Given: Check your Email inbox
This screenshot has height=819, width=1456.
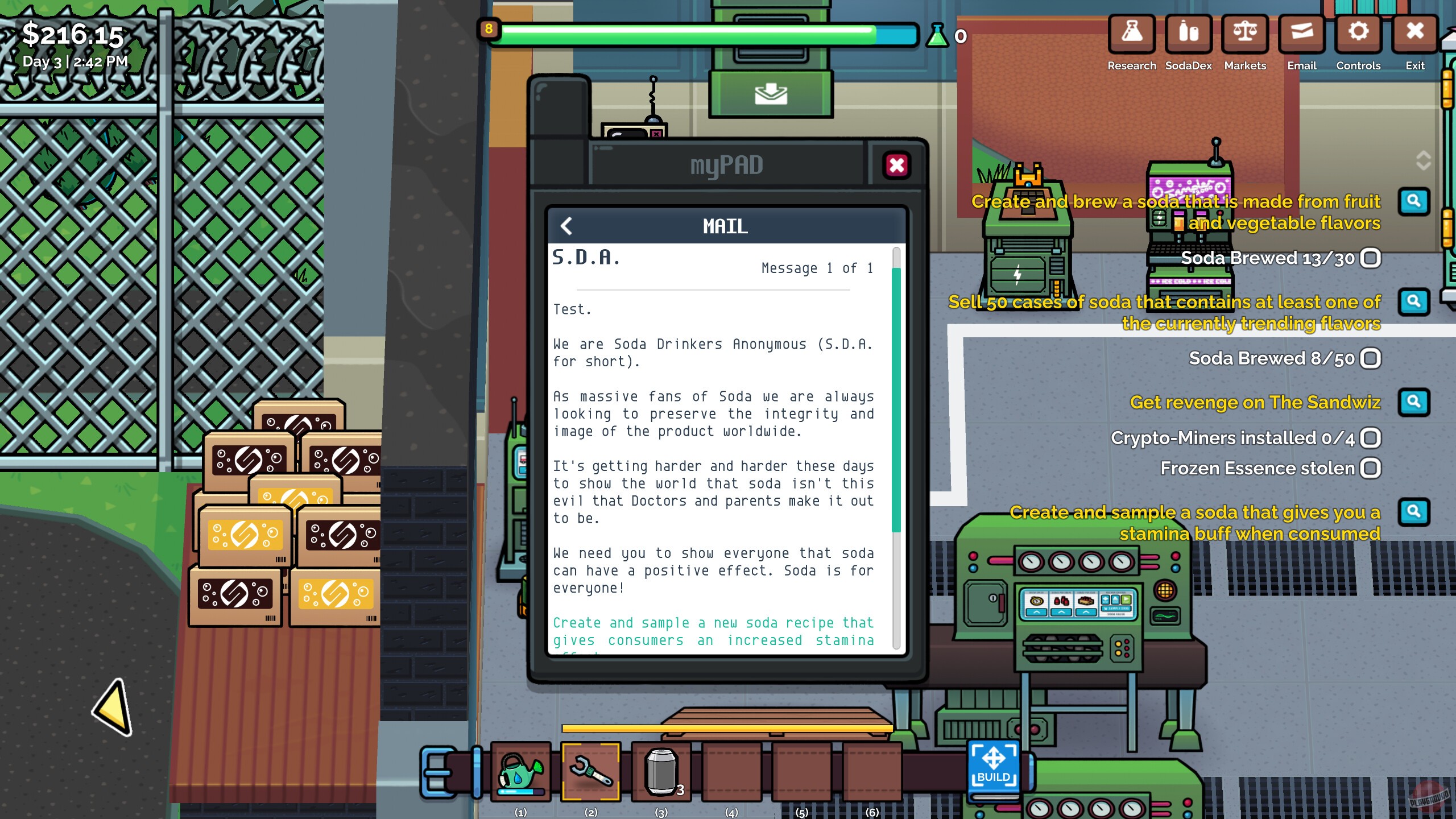Looking at the screenshot, I should point(1301,35).
